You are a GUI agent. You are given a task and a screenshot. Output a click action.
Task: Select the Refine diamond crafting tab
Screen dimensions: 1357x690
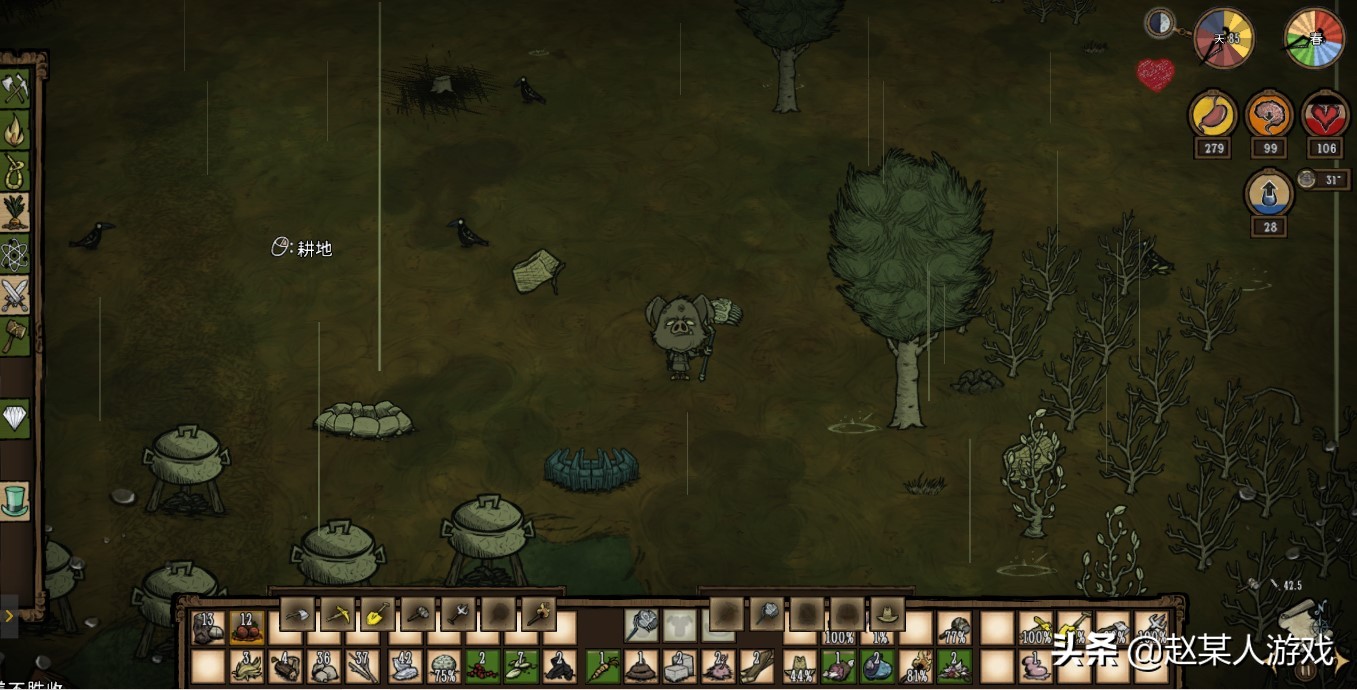tap(15, 419)
